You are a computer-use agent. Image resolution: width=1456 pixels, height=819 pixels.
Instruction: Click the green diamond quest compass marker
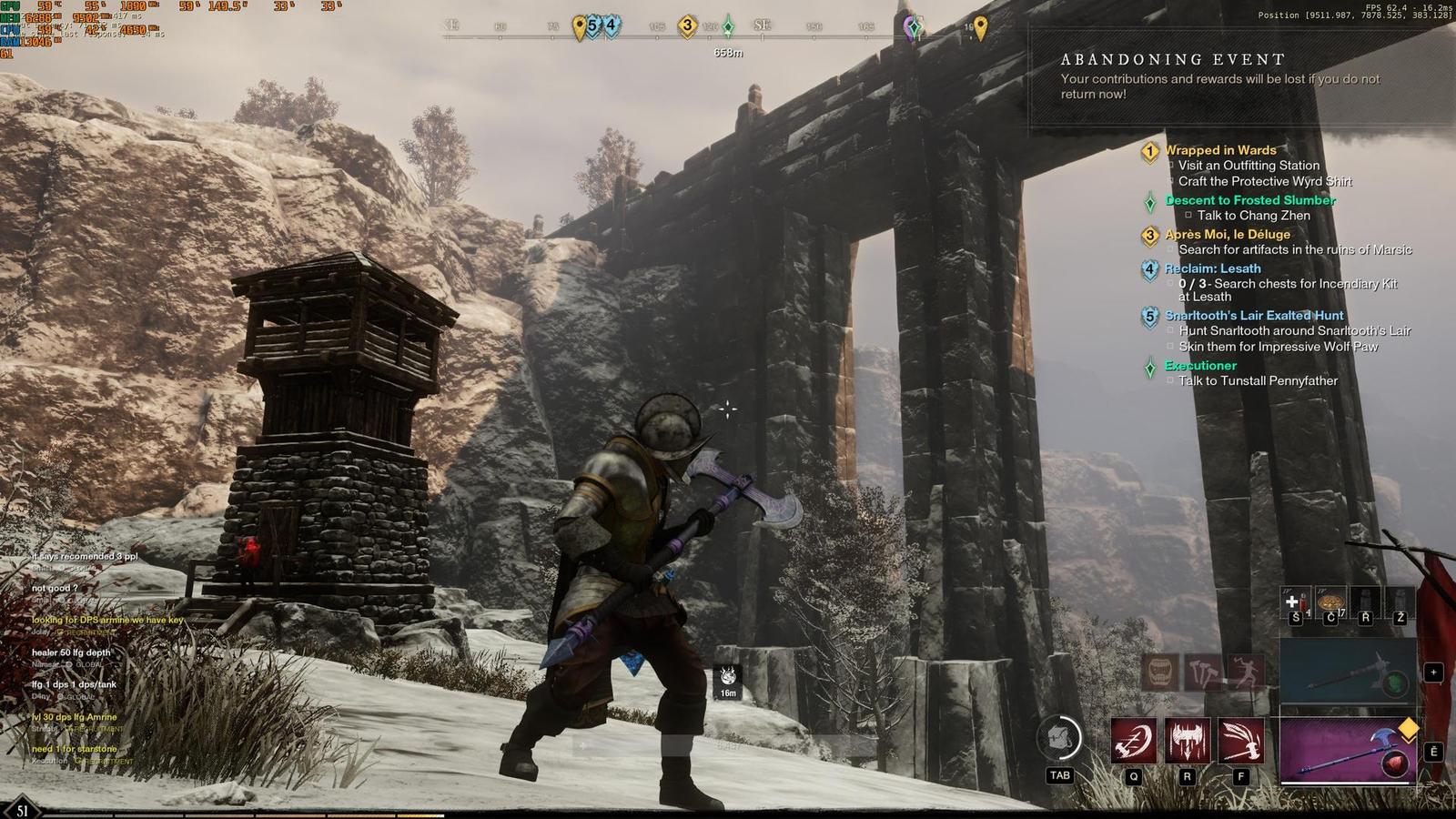(728, 27)
